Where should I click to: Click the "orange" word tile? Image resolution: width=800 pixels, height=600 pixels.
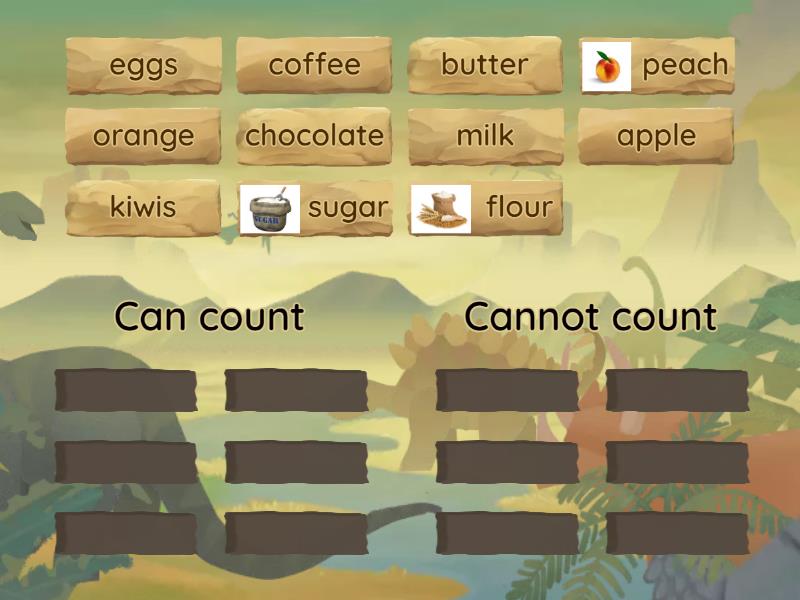pos(143,137)
